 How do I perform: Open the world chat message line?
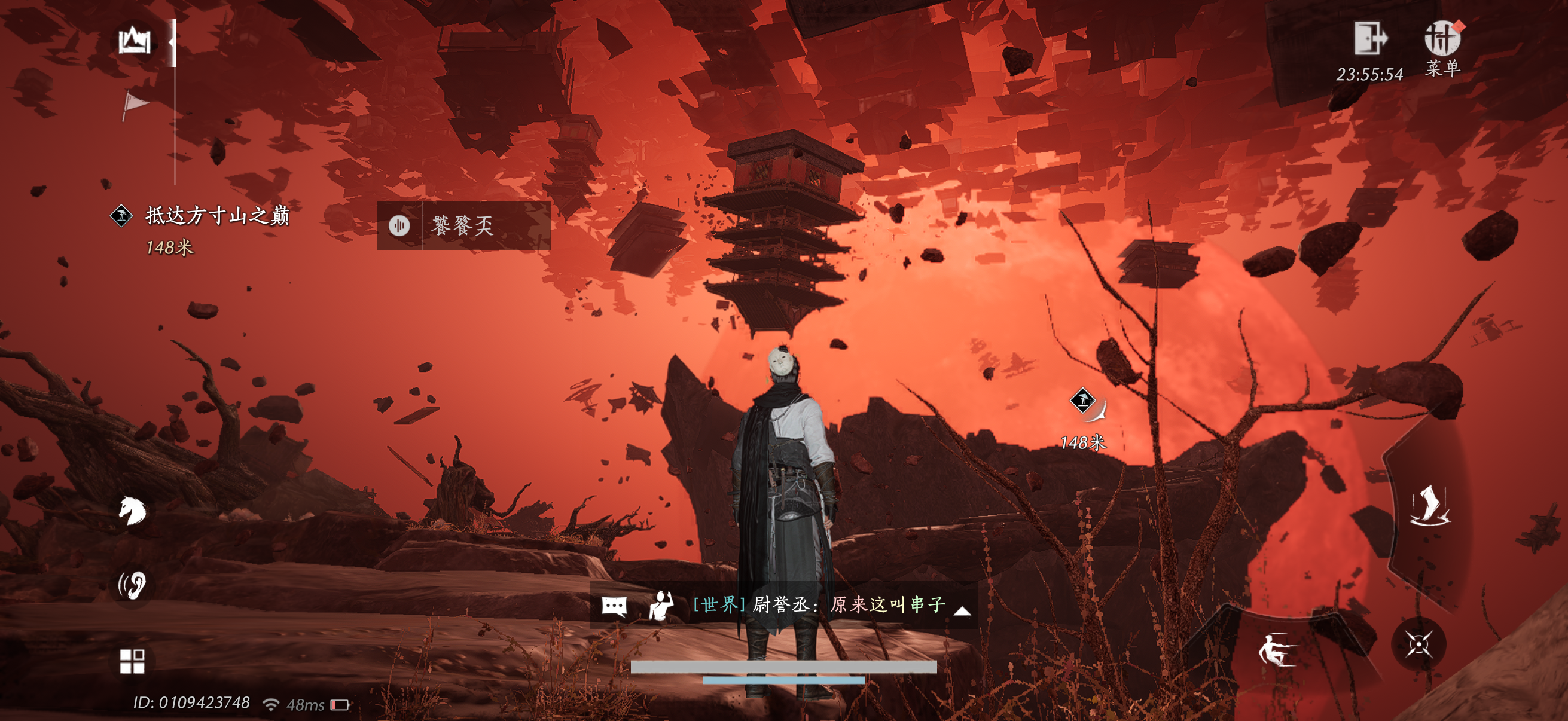pos(819,604)
